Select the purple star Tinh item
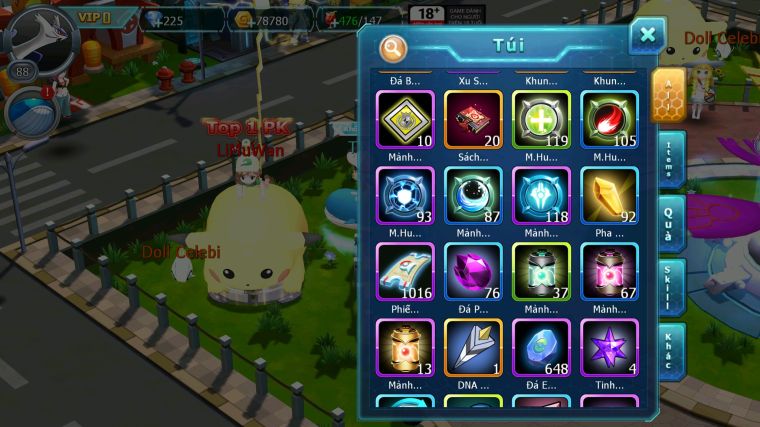 609,347
